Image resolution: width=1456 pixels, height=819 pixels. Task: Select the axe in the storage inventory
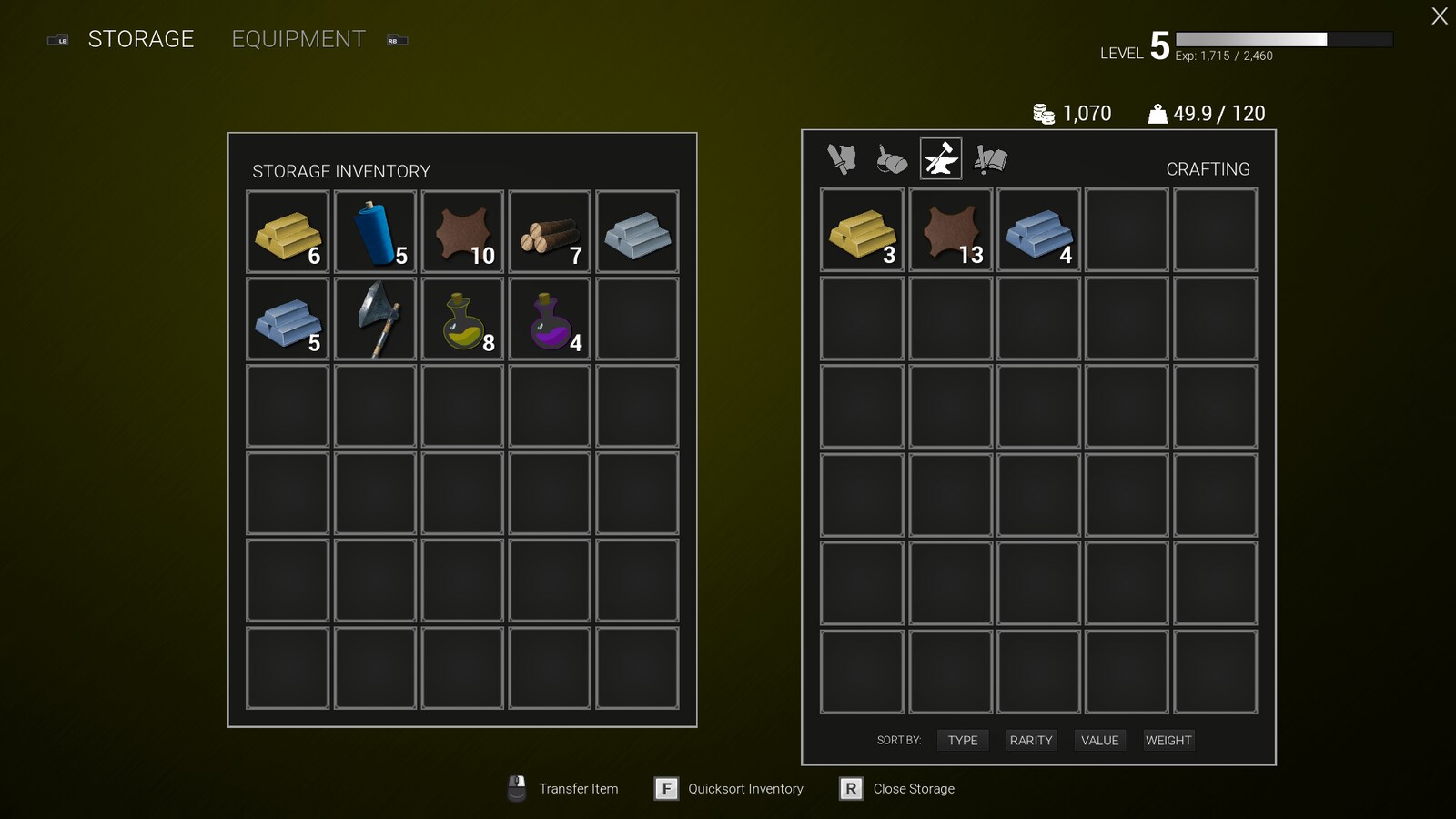coord(374,318)
